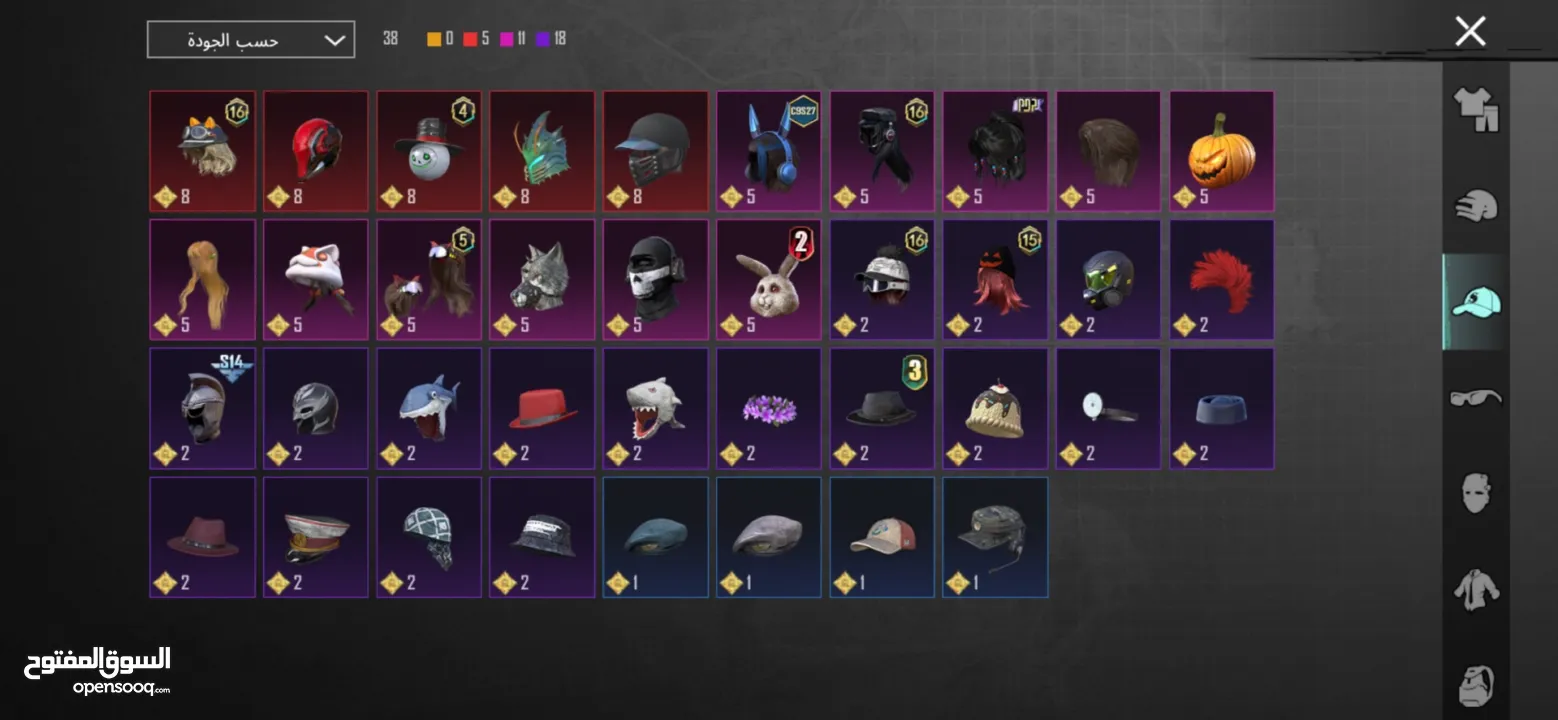Open the face mask category tab
Screen dimensions: 1558x720
[x=1476, y=493]
